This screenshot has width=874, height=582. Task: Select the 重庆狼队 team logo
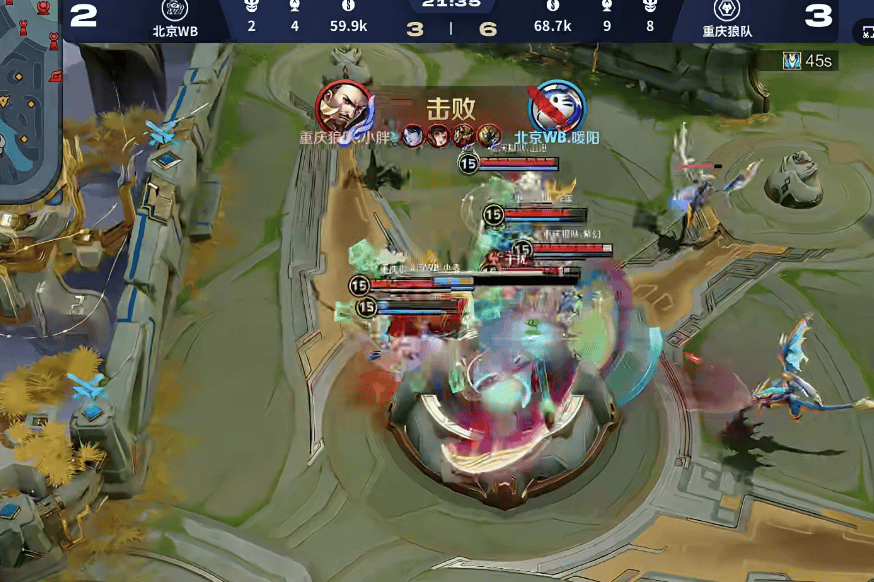coord(727,8)
